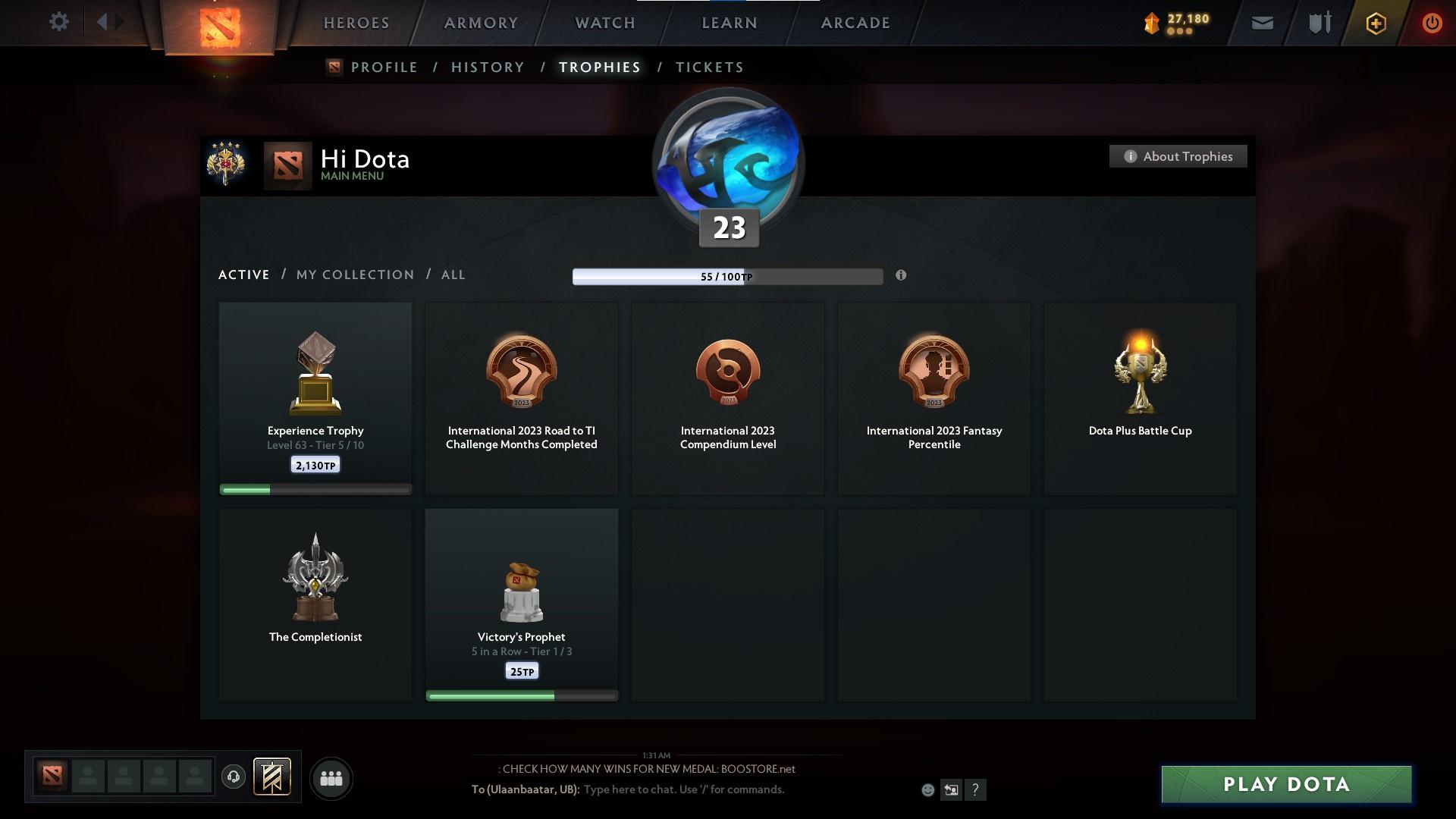The image size is (1456, 819).
Task: Click the chat help question mark icon
Action: [x=975, y=789]
